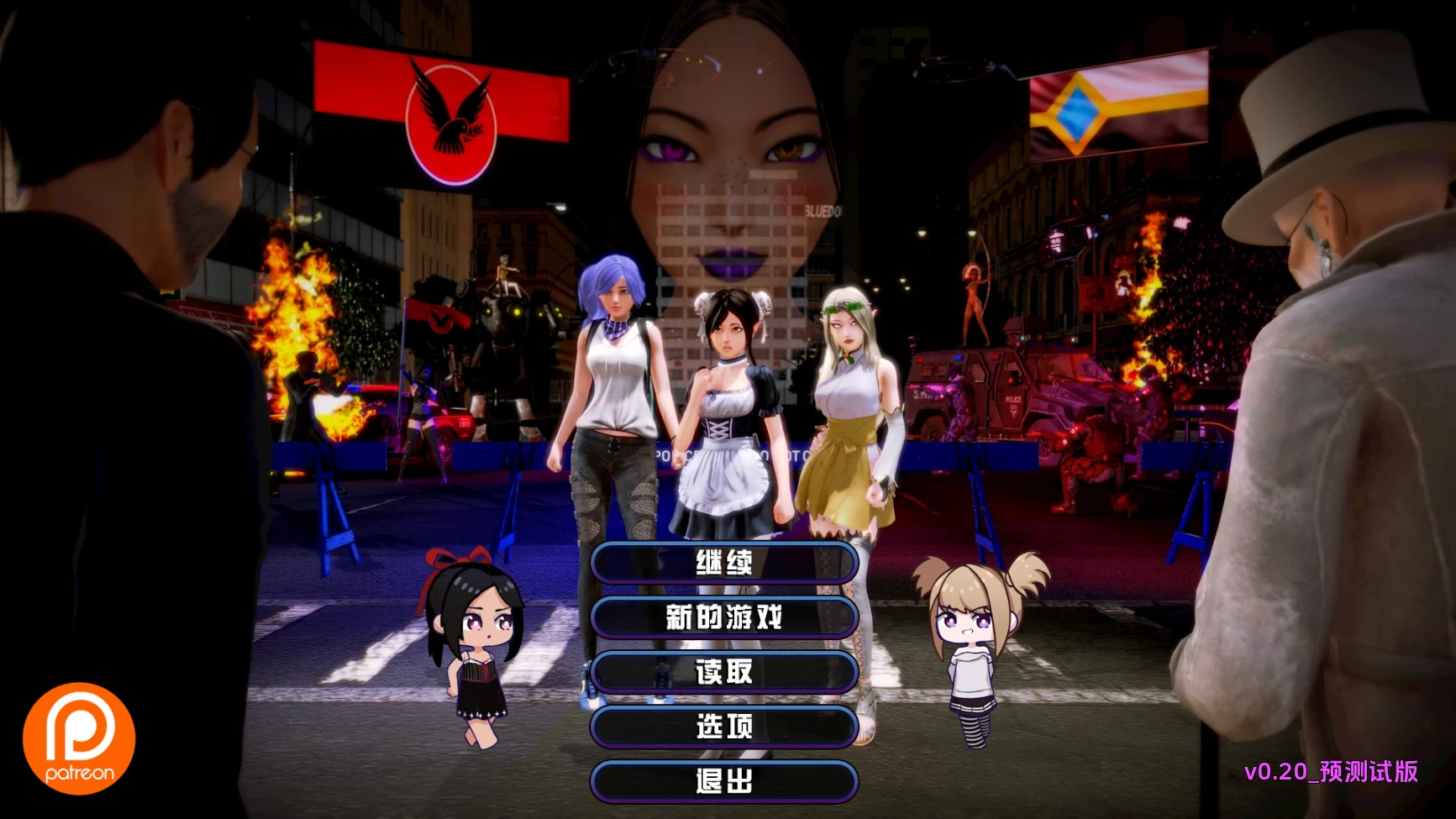
Task: Click 继续 to continue the game
Action: point(724,561)
